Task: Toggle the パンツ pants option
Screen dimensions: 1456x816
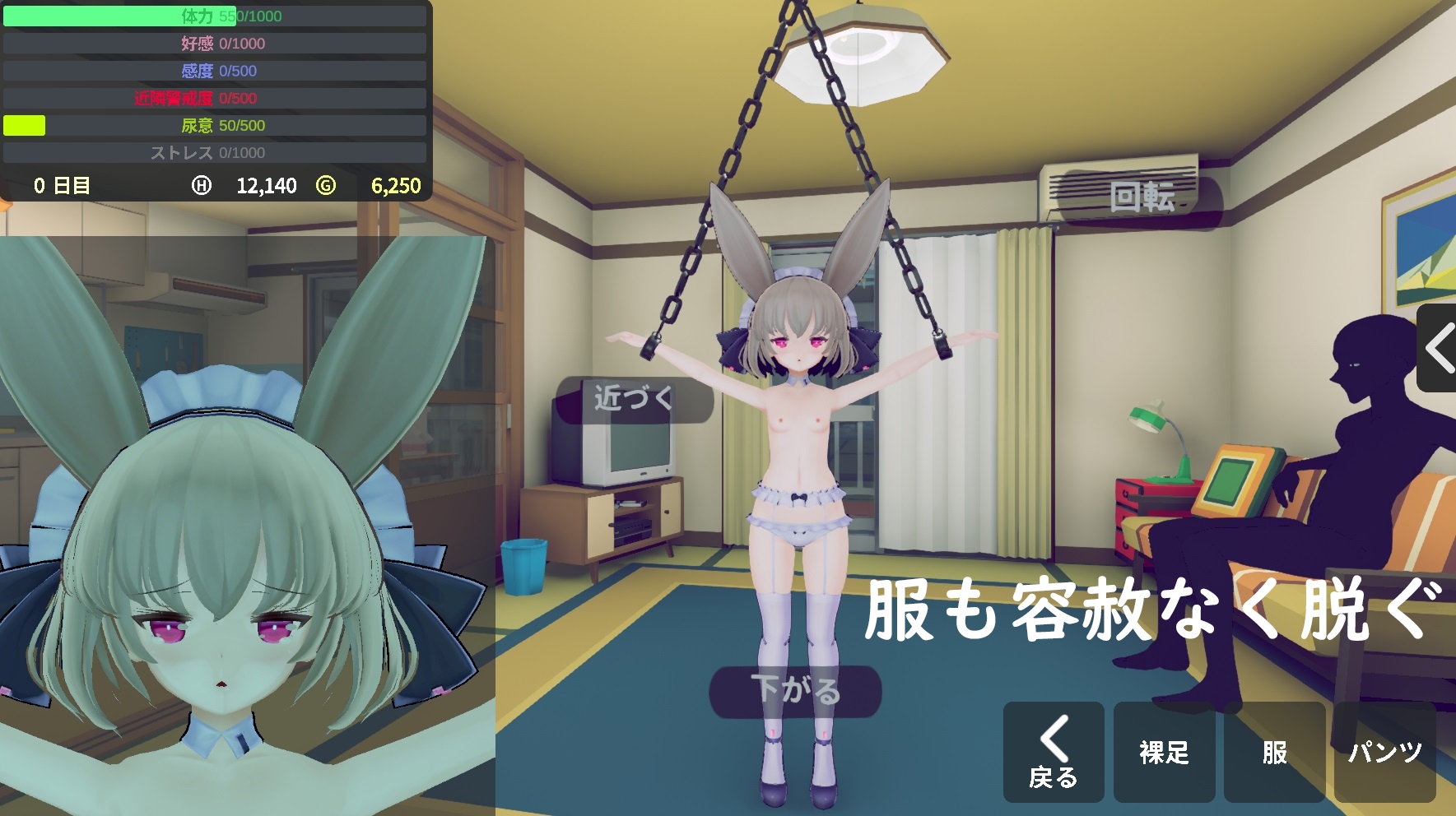Action: coord(1385,751)
